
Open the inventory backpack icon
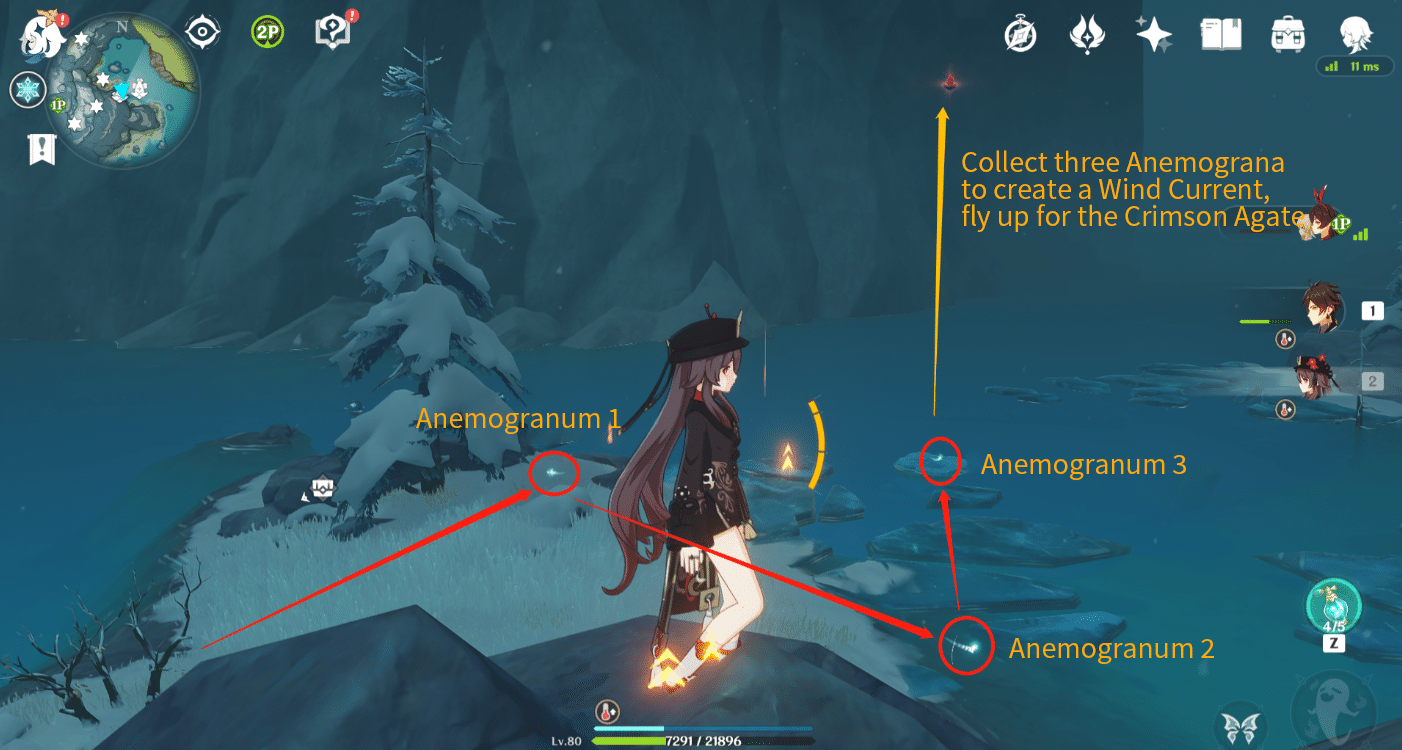(1287, 34)
